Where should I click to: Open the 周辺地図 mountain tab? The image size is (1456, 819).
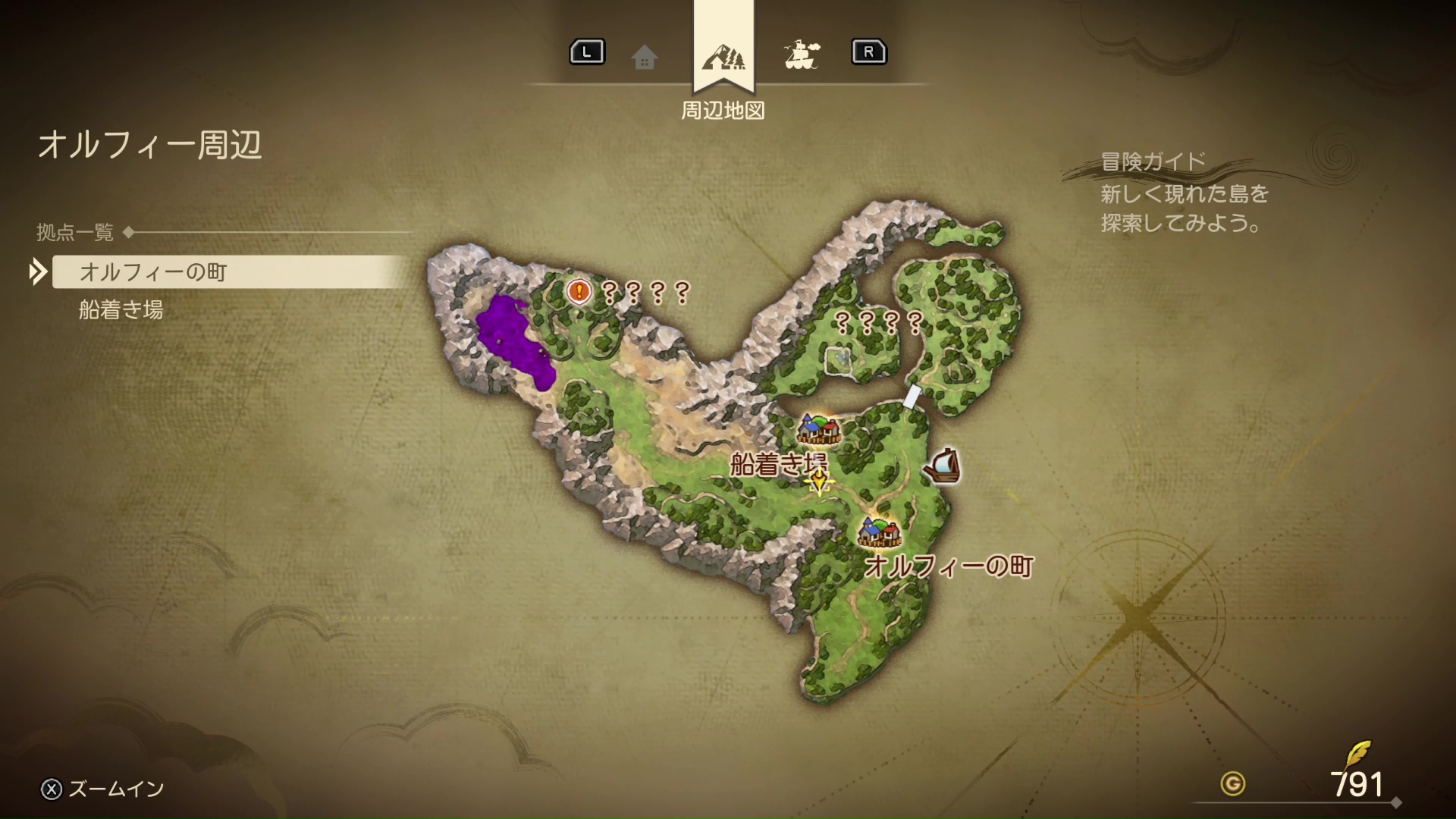click(x=723, y=56)
